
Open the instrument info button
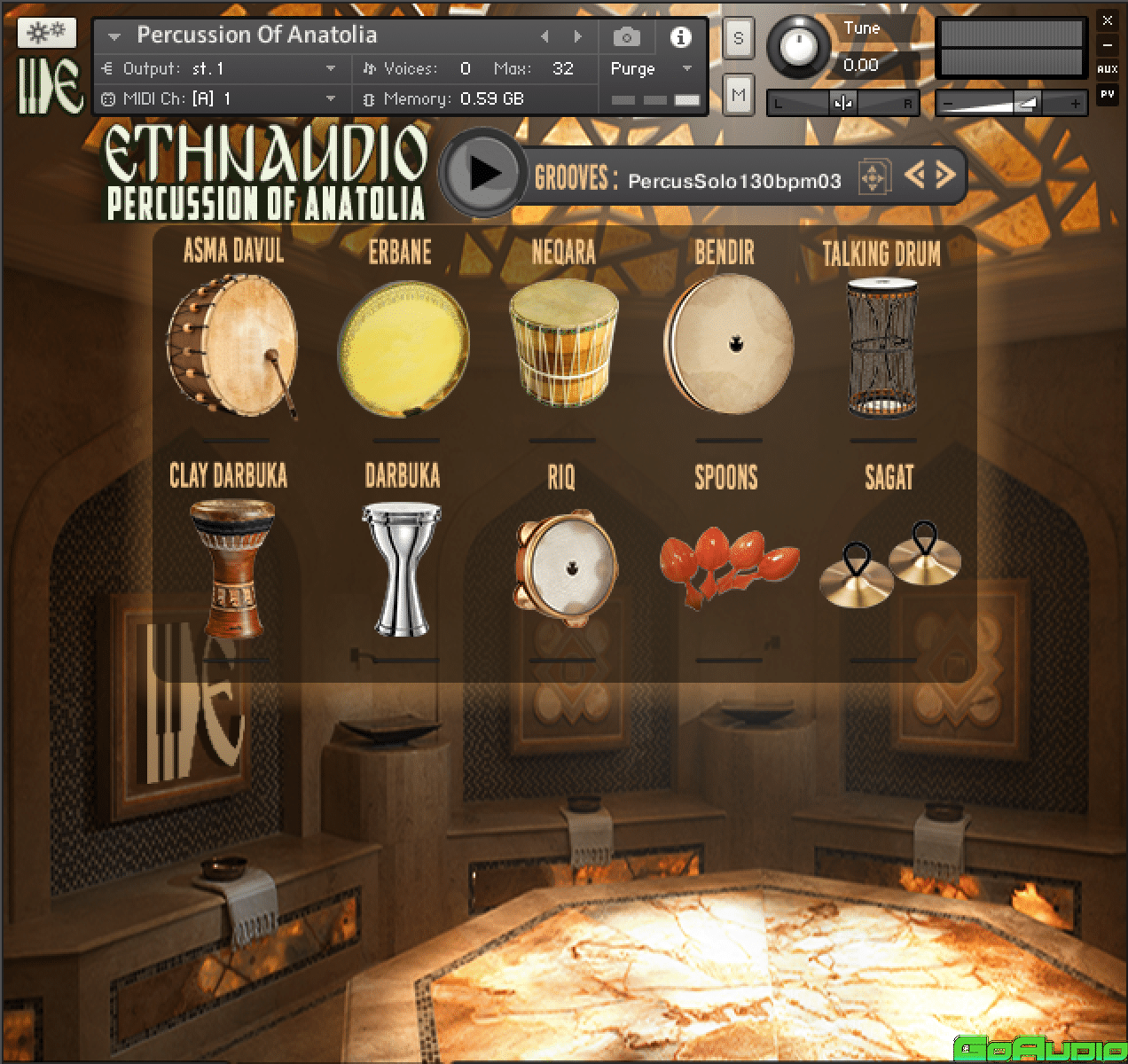click(680, 36)
